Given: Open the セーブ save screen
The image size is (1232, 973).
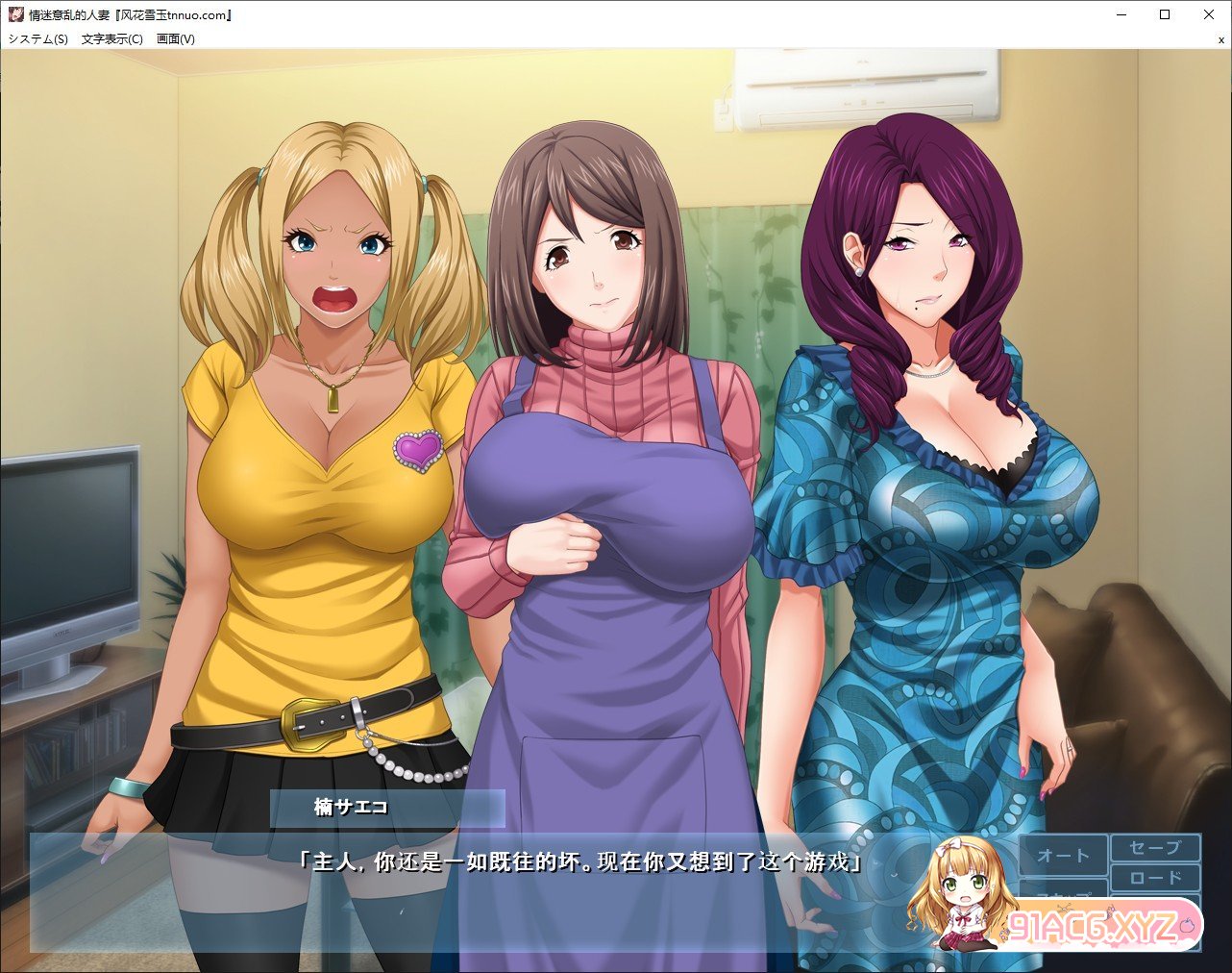Looking at the screenshot, I should (x=1155, y=848).
